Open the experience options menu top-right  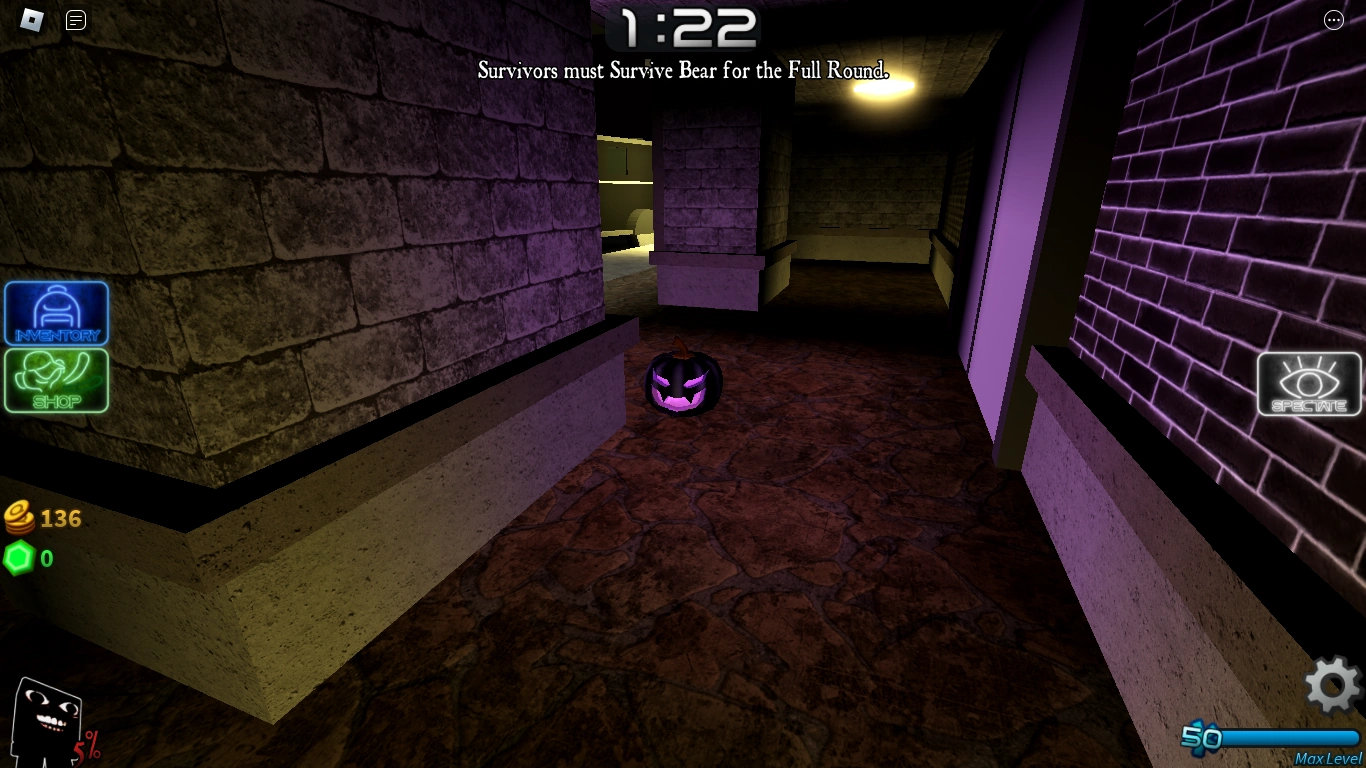click(1334, 20)
